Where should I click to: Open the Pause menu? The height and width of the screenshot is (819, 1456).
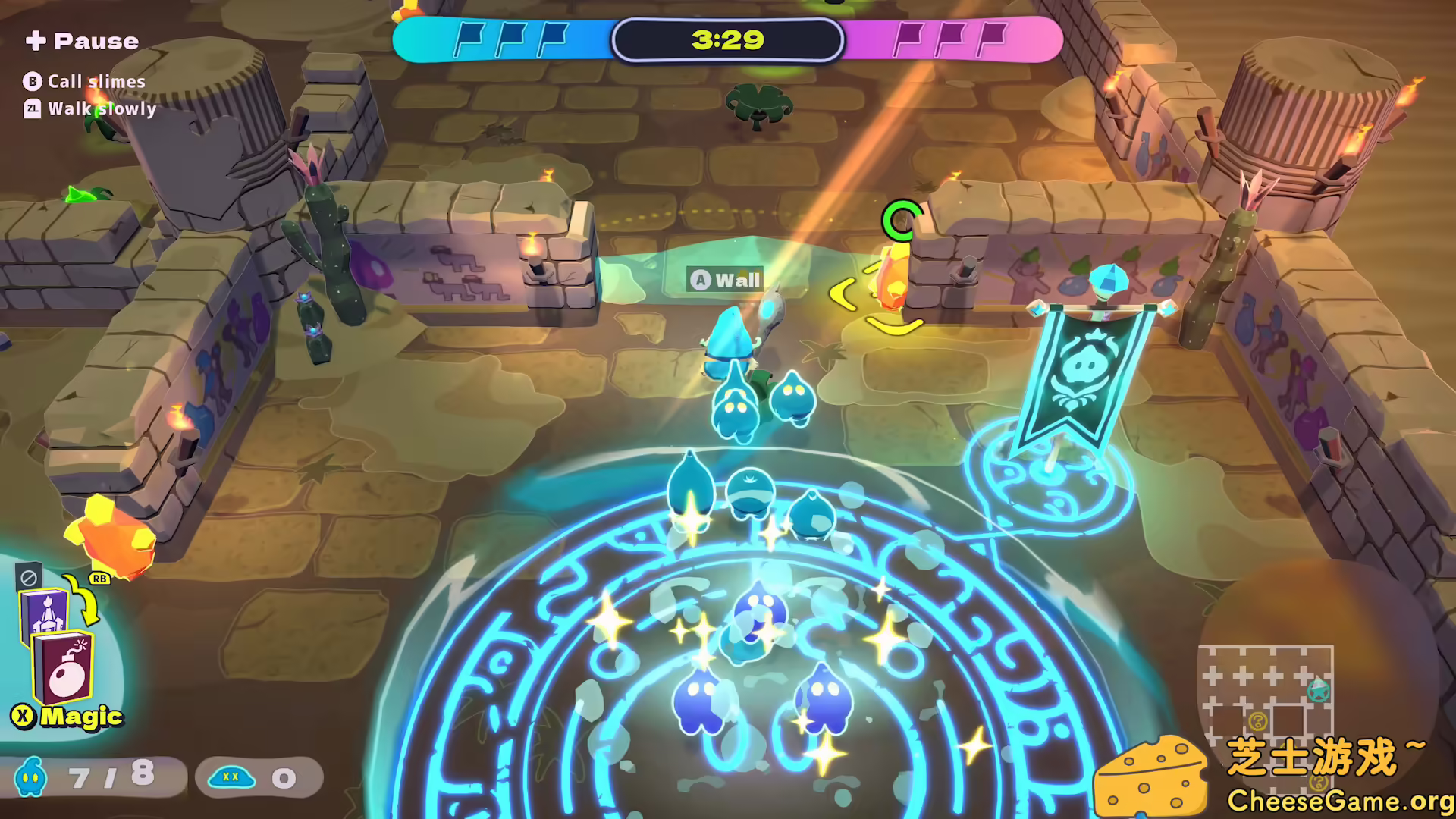83,41
